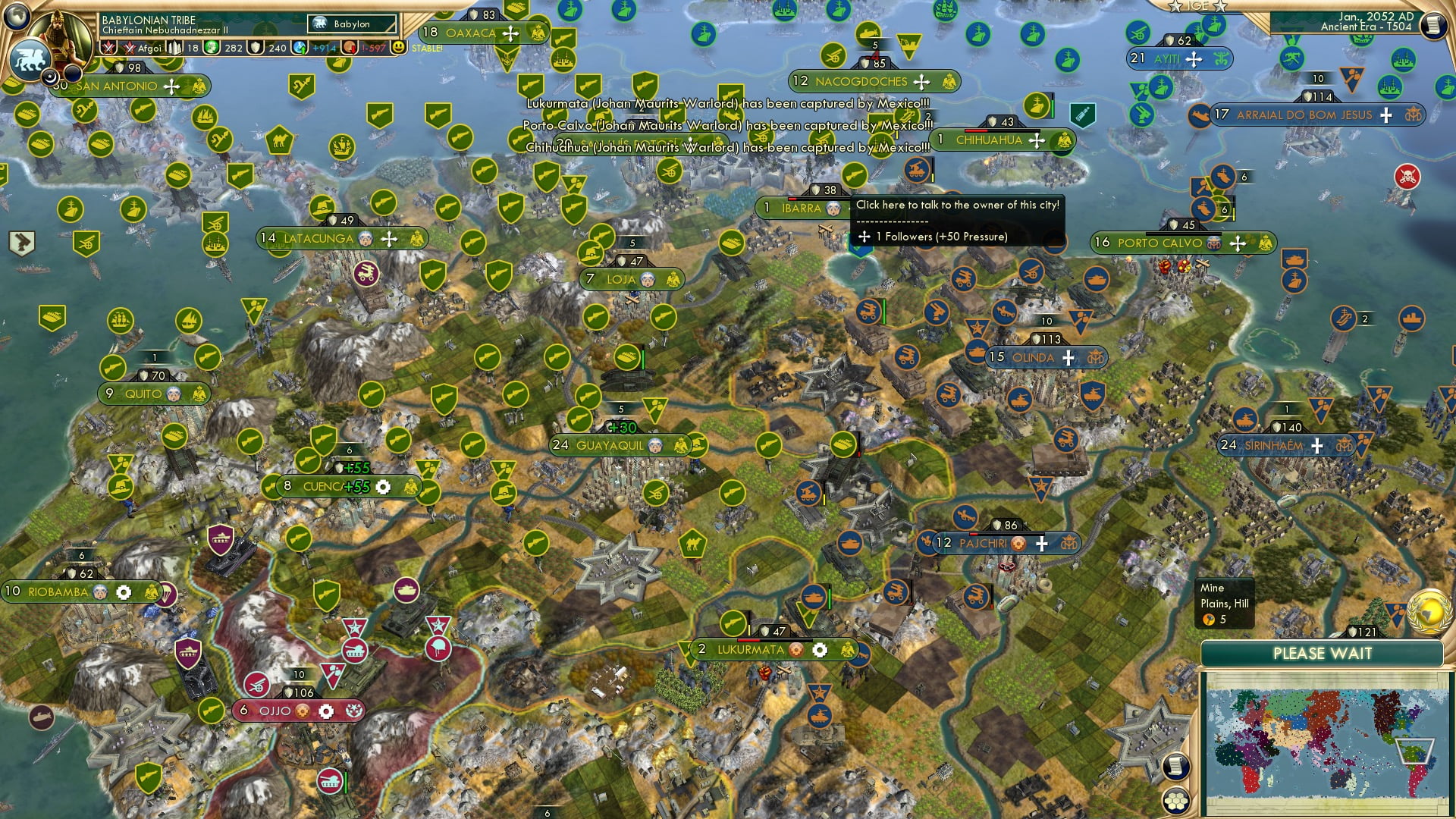Click the smiley happiness icon labeled STABLE
The image size is (1456, 819).
[x=397, y=47]
